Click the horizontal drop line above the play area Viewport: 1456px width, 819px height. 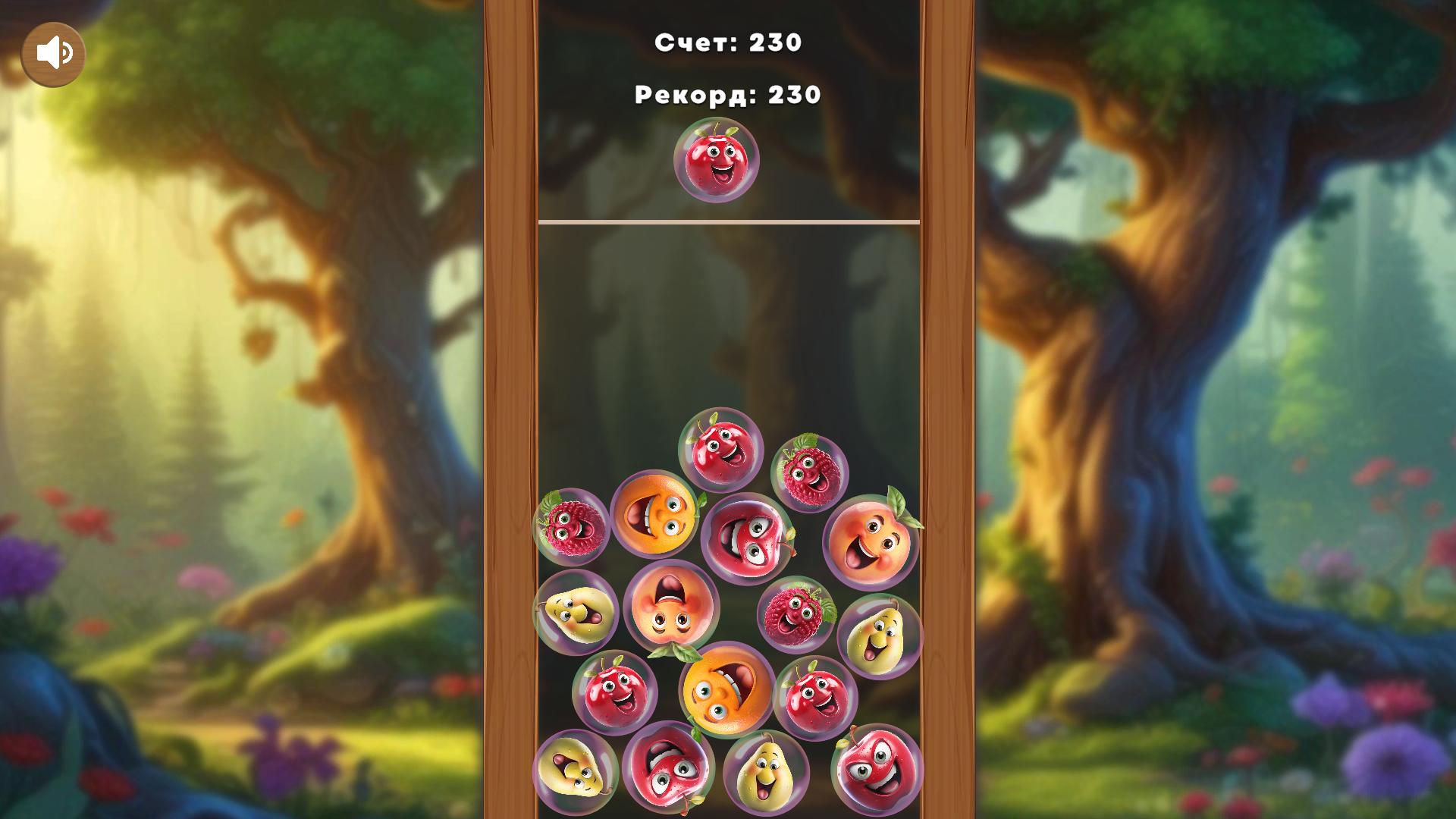(x=728, y=221)
